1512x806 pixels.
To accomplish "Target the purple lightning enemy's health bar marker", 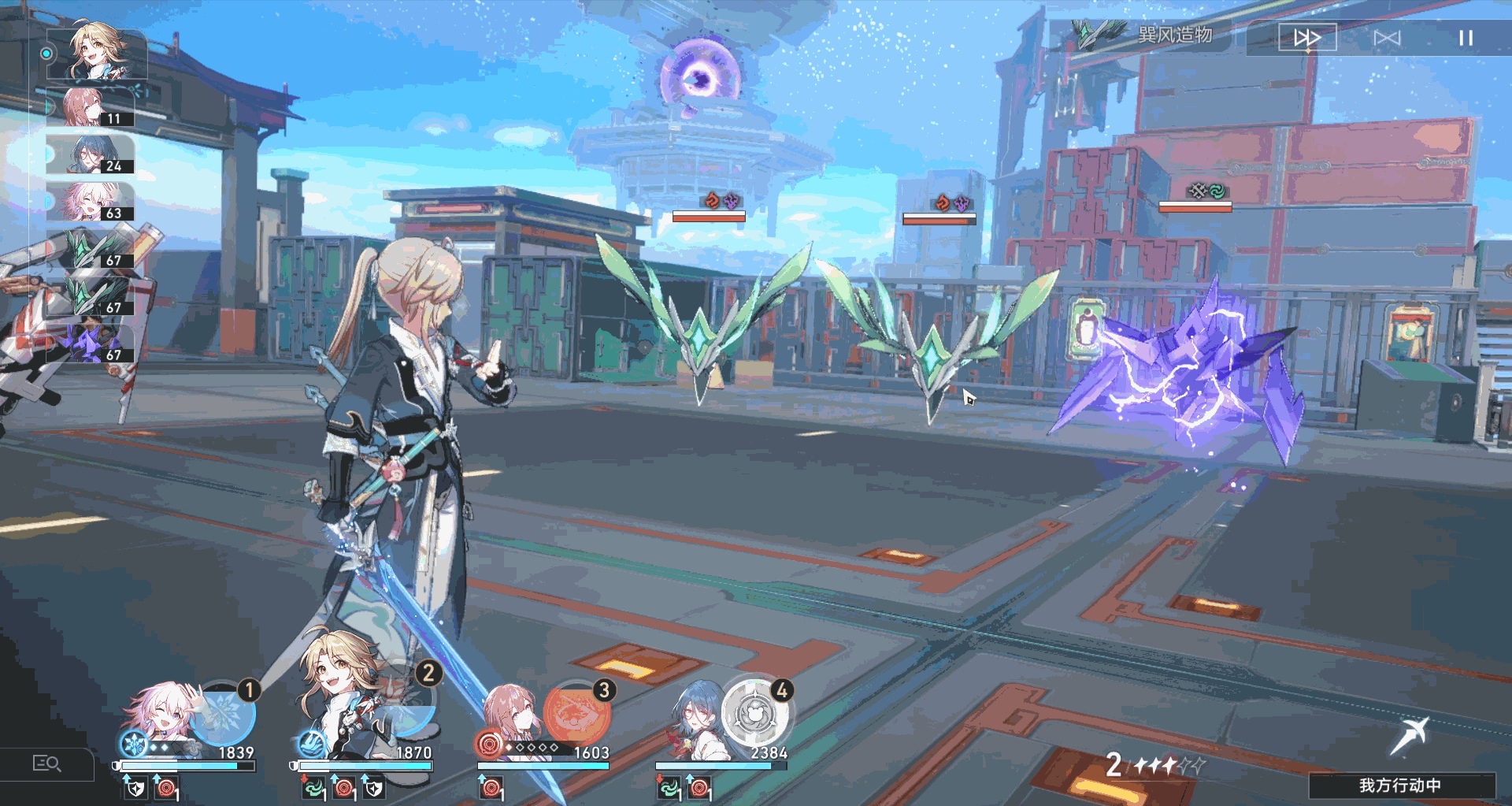I will coord(1195,206).
